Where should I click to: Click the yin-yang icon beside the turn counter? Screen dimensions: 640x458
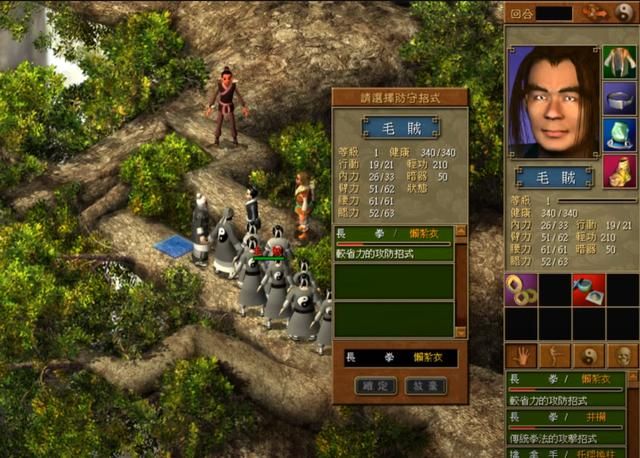point(624,13)
